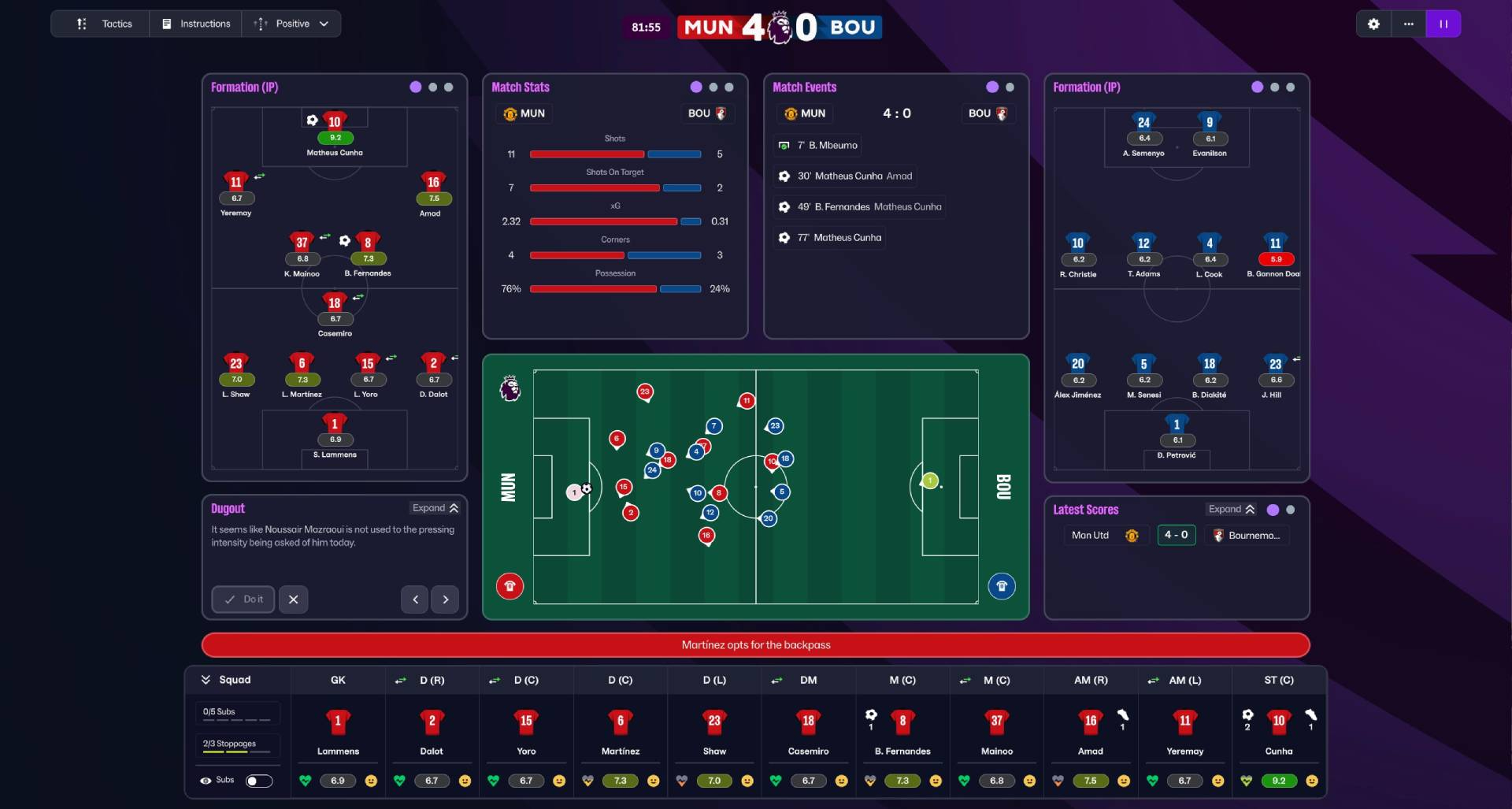Expand the Latest Scores panel

1231,509
